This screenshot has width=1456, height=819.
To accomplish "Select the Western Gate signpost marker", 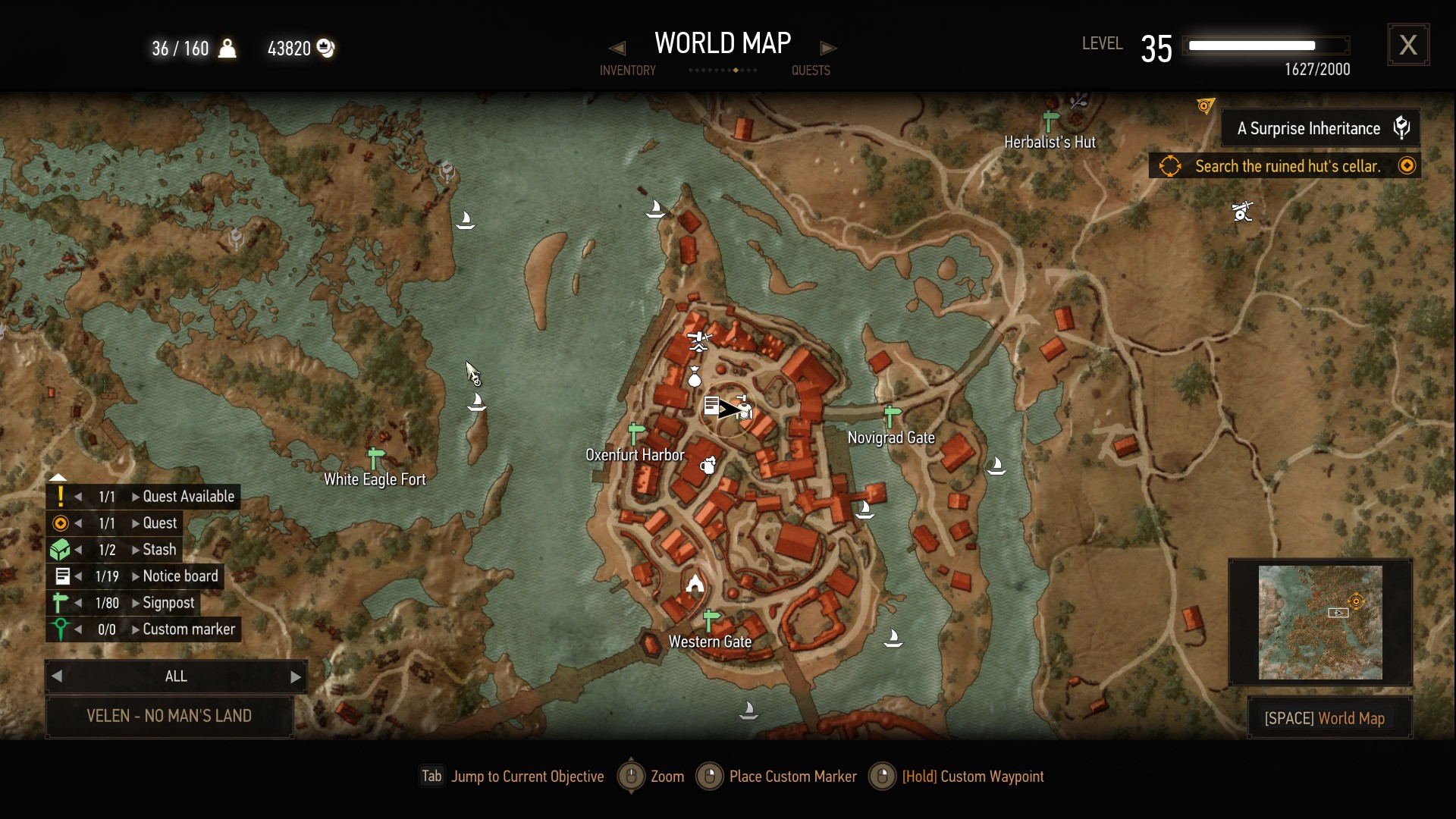I will point(711,620).
